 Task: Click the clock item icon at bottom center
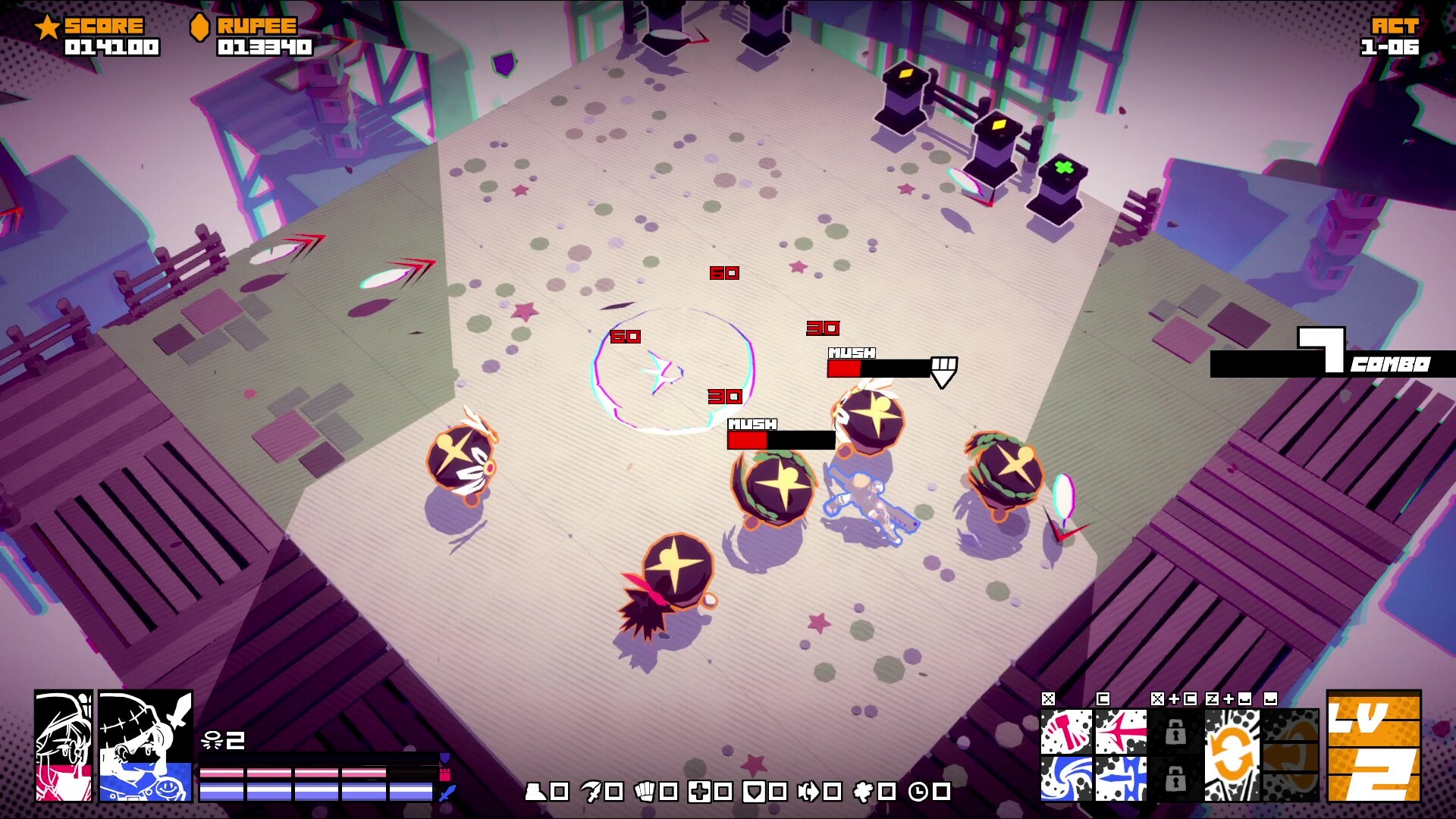[920, 790]
